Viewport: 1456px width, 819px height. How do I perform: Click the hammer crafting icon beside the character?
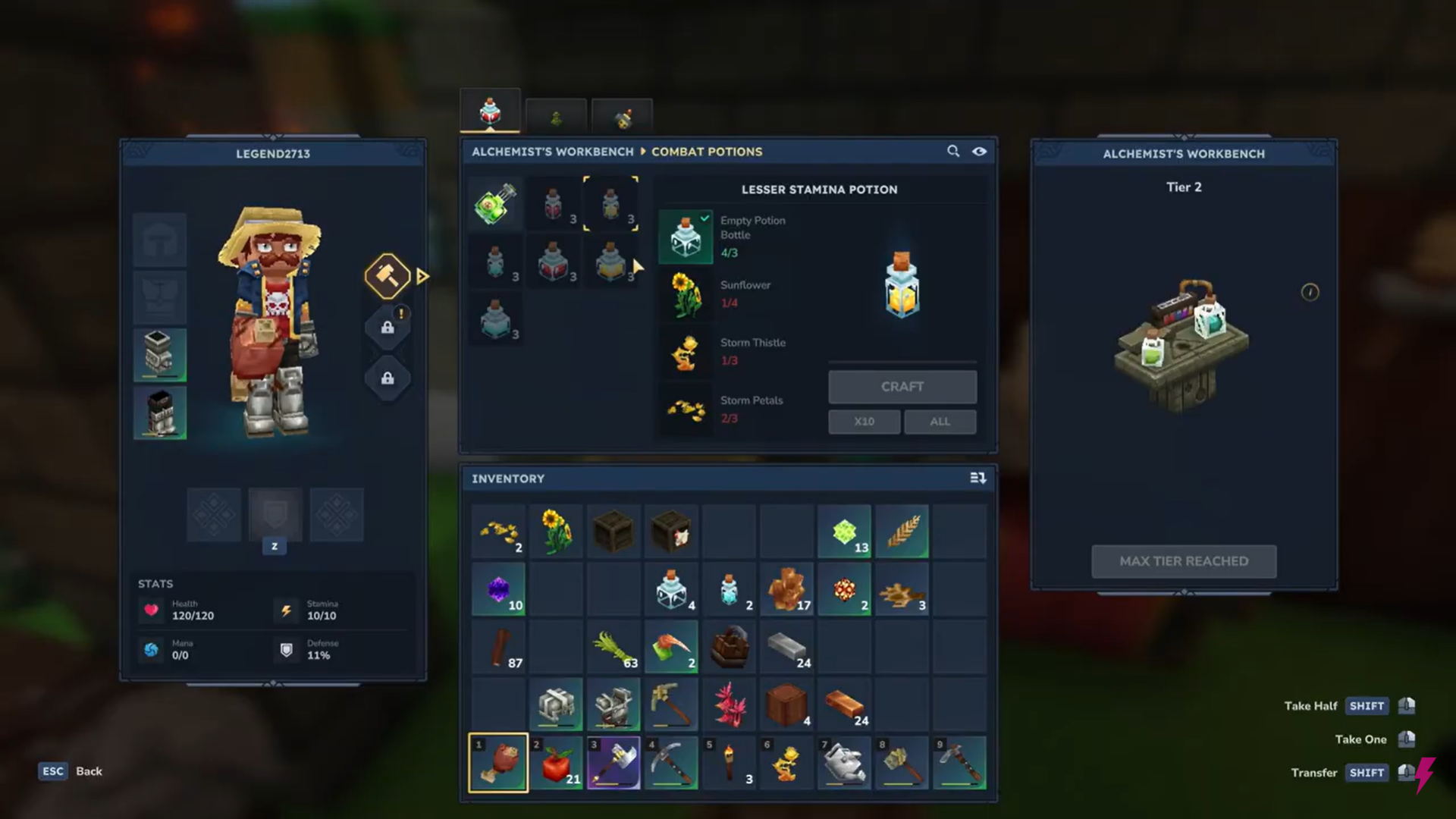[x=388, y=275]
